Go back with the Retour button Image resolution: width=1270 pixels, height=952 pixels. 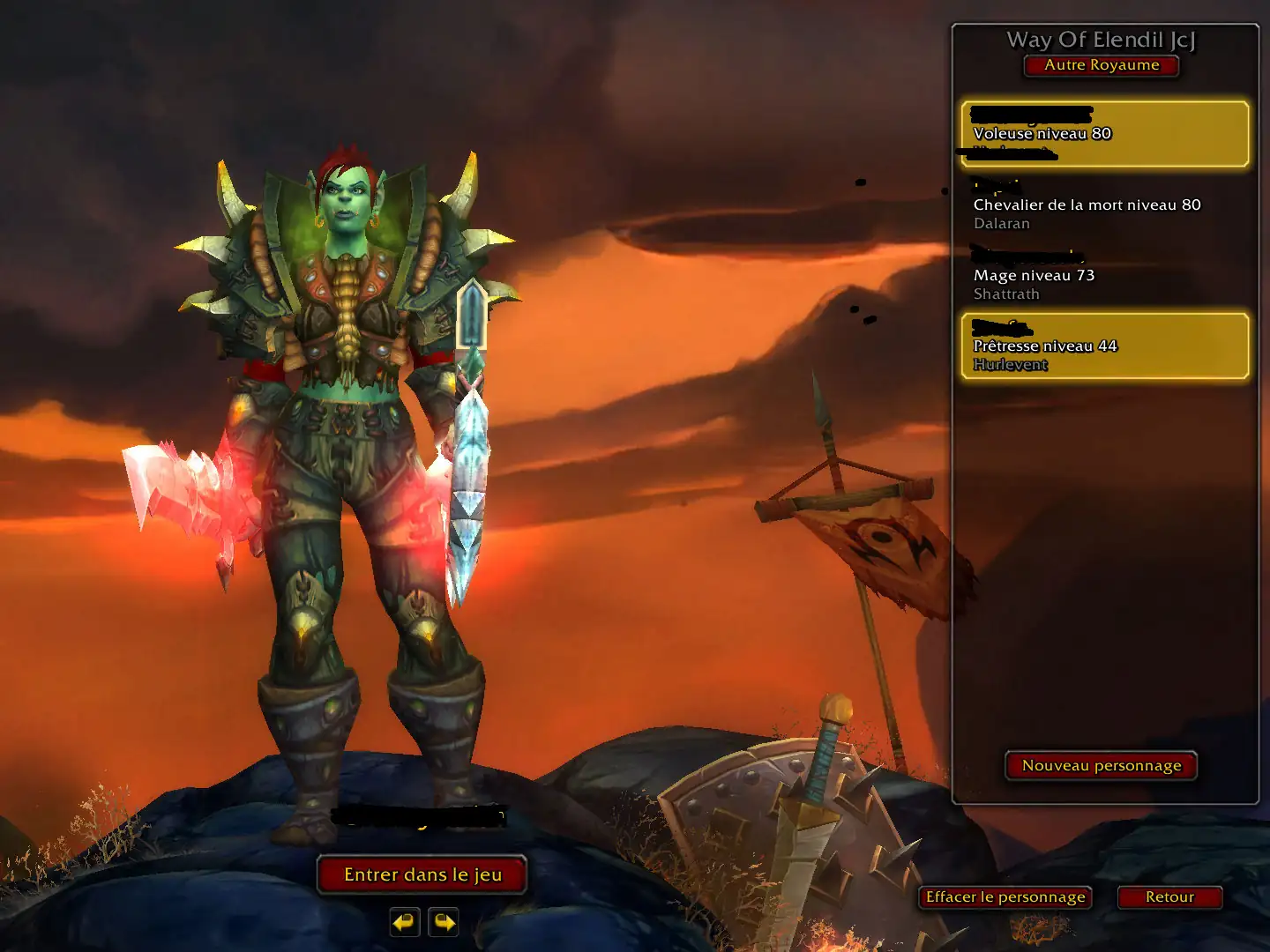coord(1169,896)
